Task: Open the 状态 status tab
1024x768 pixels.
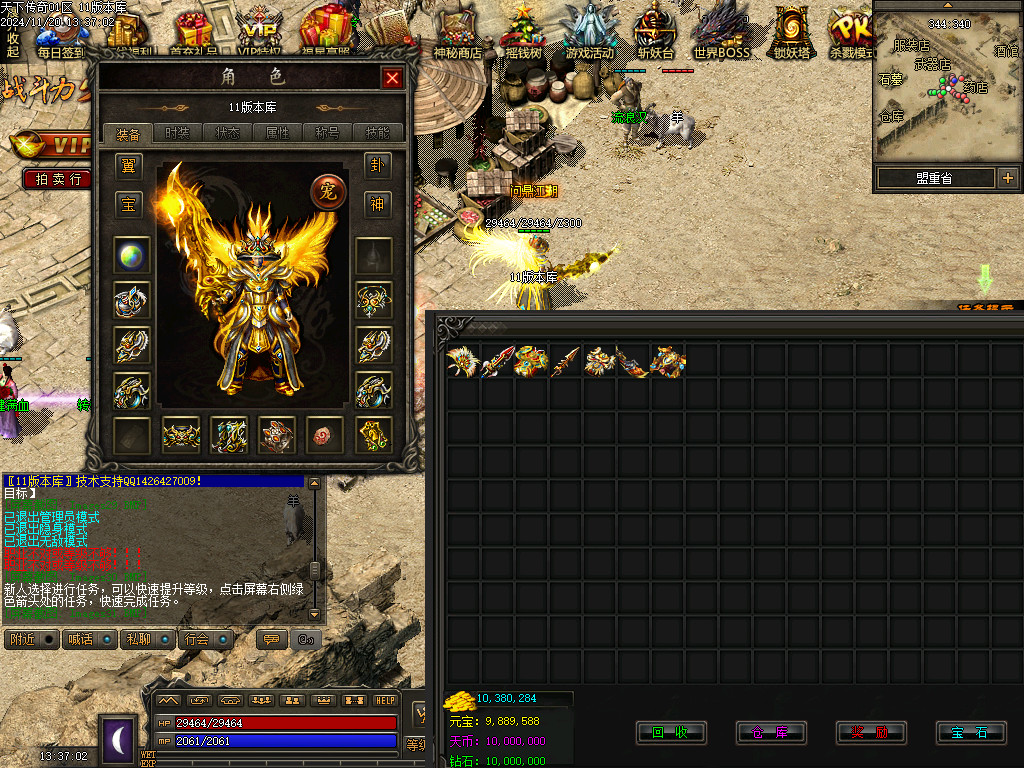Action: tap(228, 133)
